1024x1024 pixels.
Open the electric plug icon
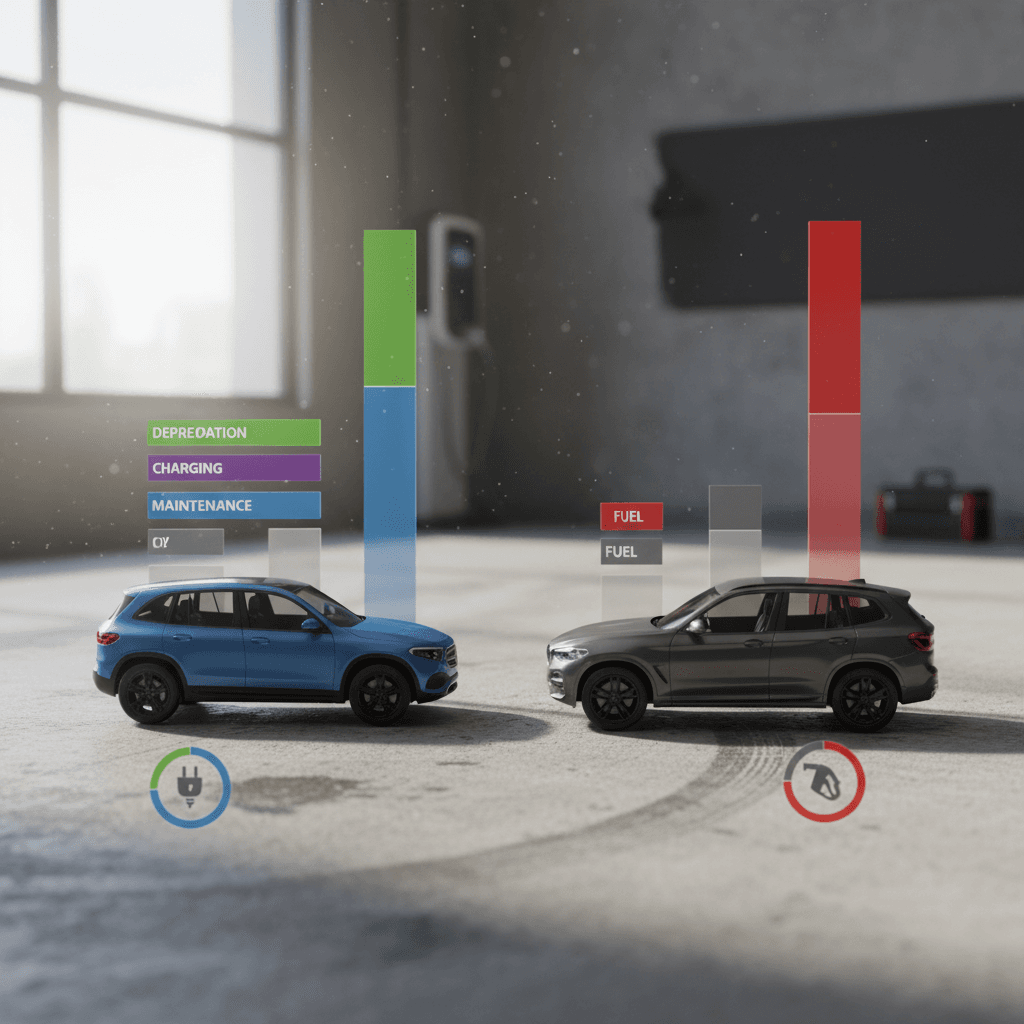(190, 787)
